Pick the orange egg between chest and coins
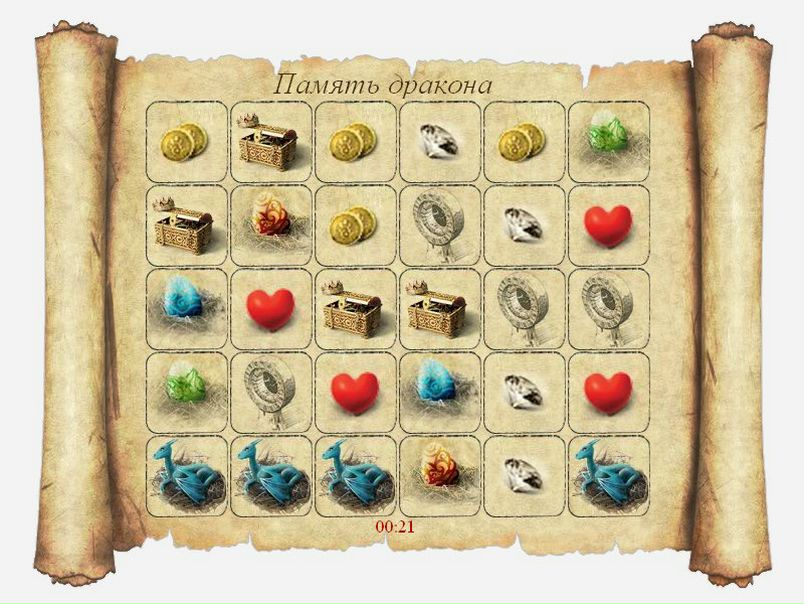The width and height of the screenshot is (804, 604). point(270,225)
